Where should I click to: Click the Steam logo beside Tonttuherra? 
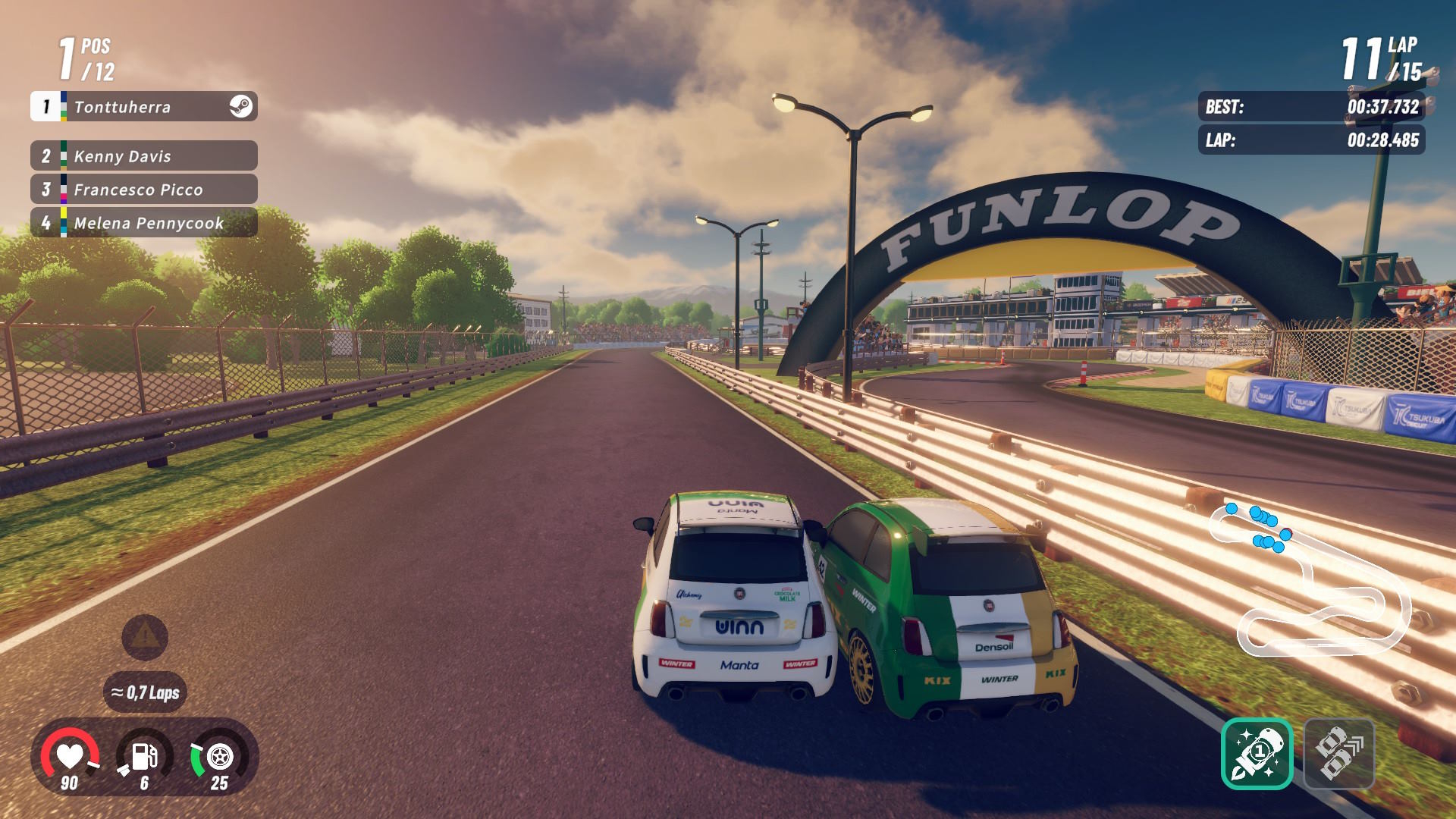coord(241,107)
